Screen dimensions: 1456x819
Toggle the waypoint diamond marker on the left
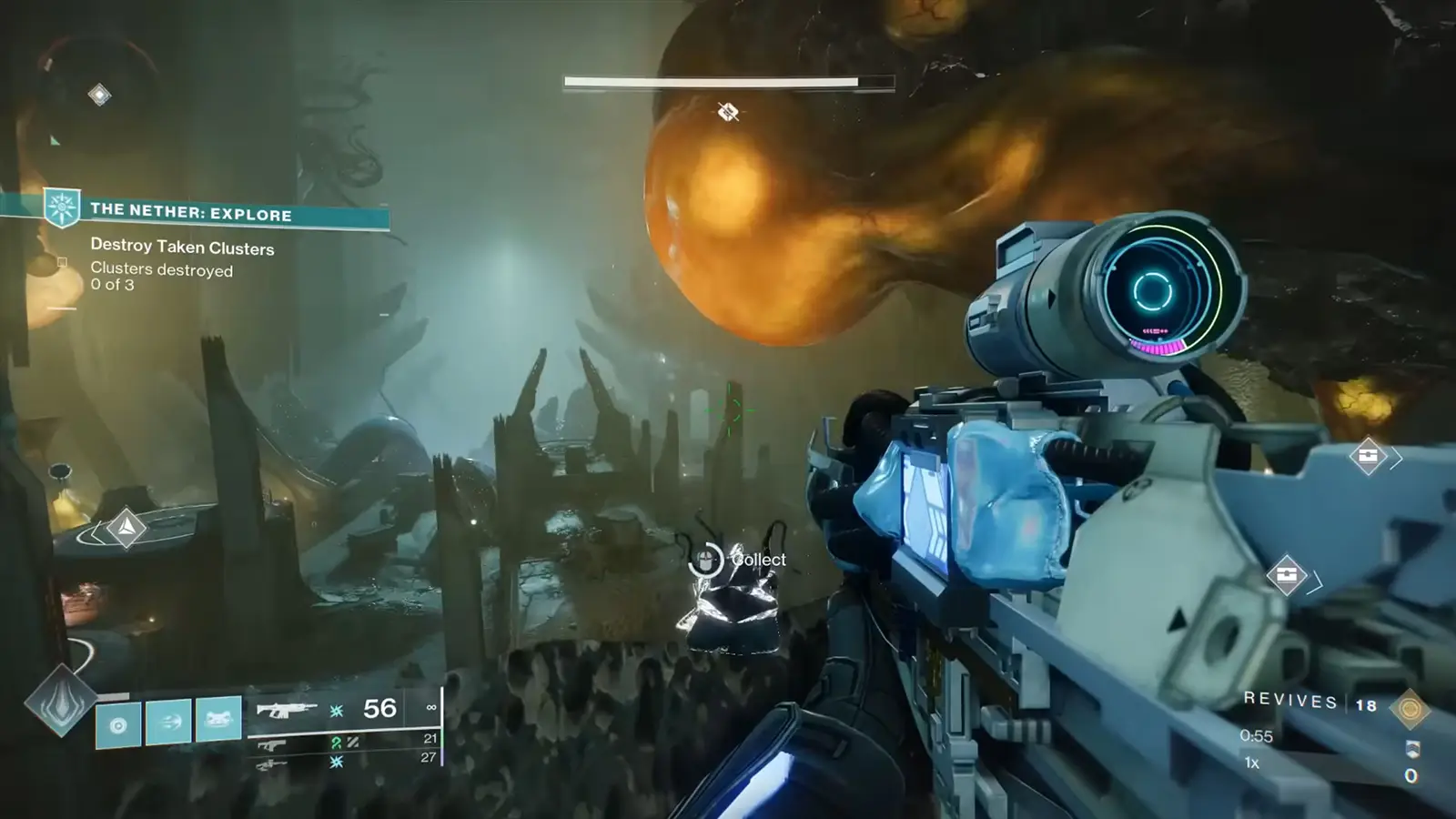(x=125, y=526)
